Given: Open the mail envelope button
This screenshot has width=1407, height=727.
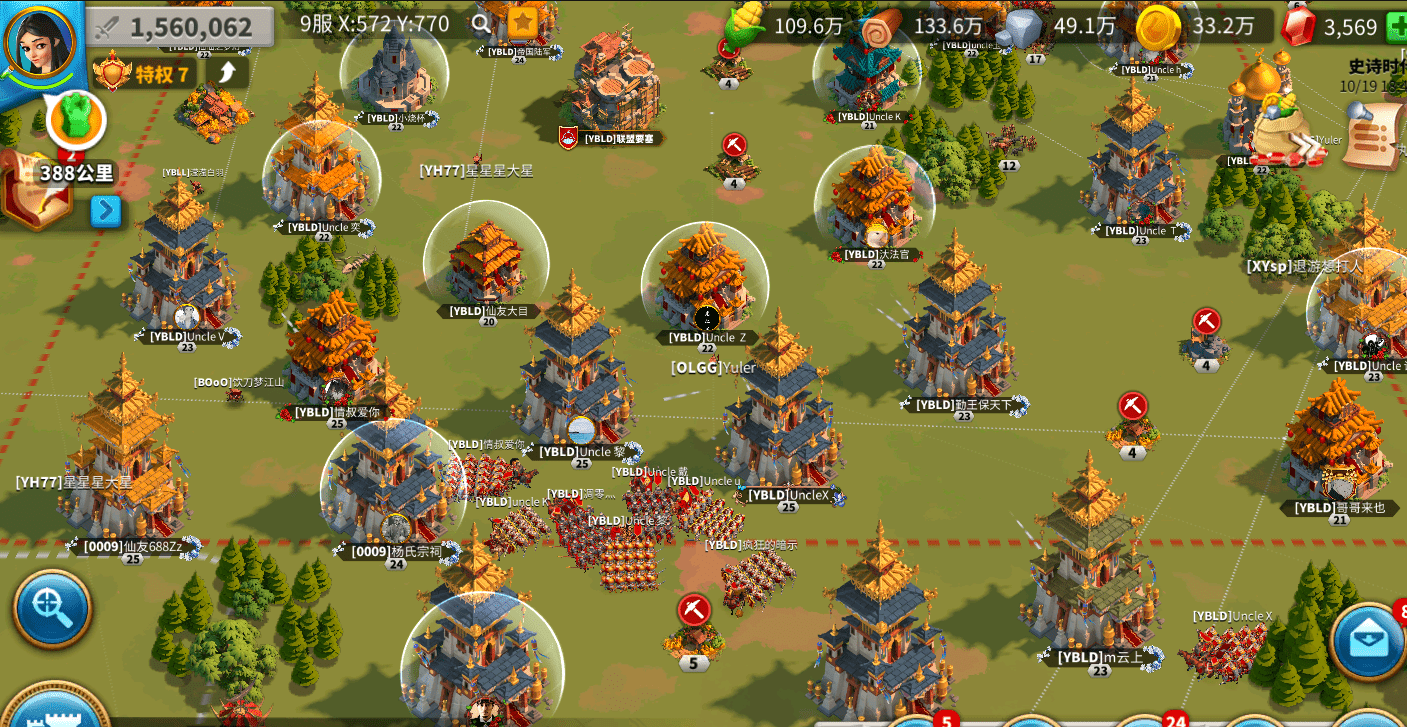Looking at the screenshot, I should (x=1368, y=641).
